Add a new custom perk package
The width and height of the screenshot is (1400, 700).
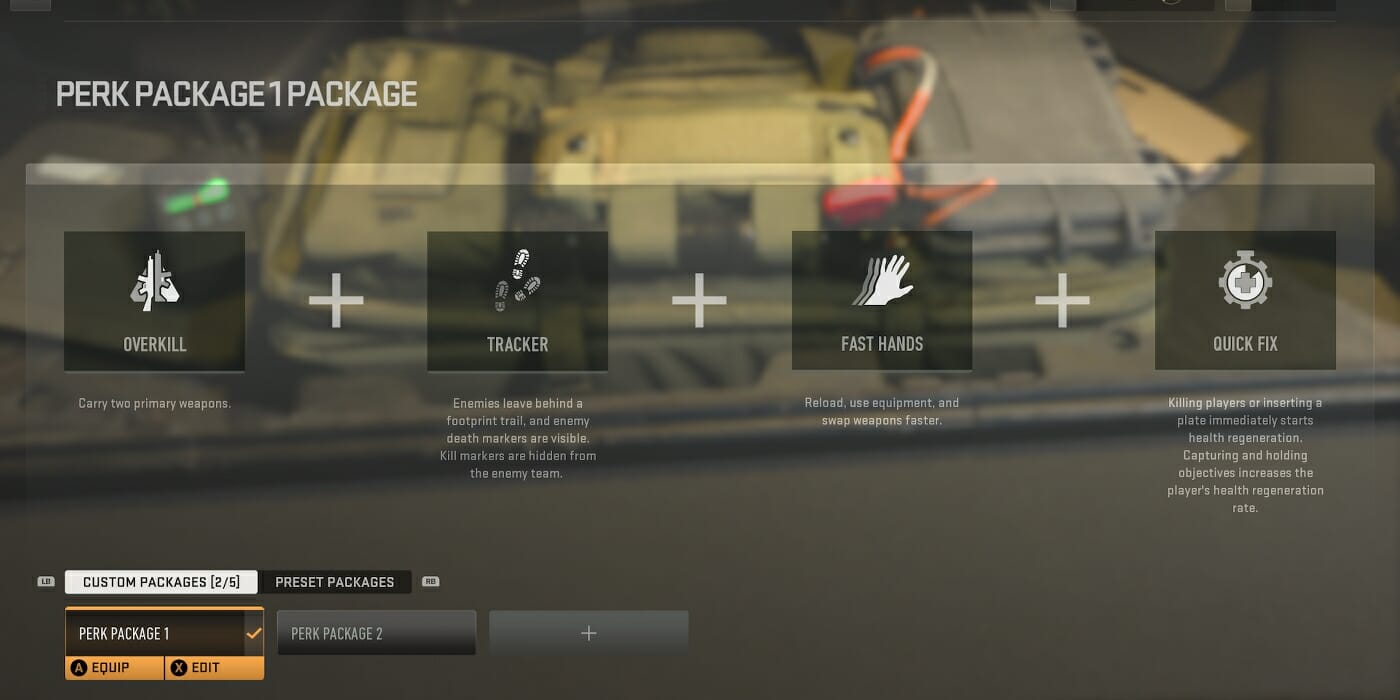pyautogui.click(x=588, y=633)
